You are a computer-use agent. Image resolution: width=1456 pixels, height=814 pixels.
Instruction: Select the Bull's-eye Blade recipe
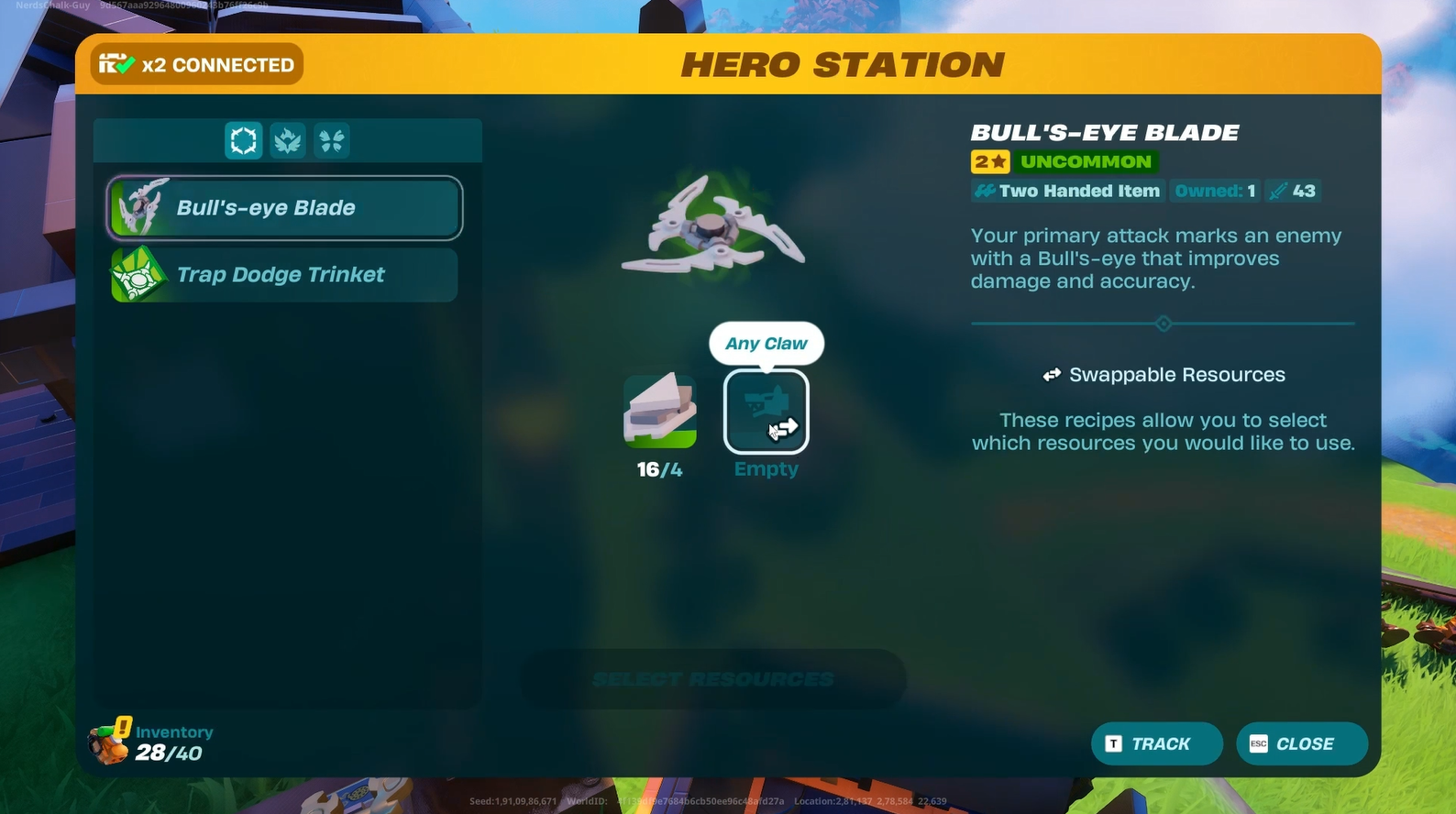(x=284, y=208)
